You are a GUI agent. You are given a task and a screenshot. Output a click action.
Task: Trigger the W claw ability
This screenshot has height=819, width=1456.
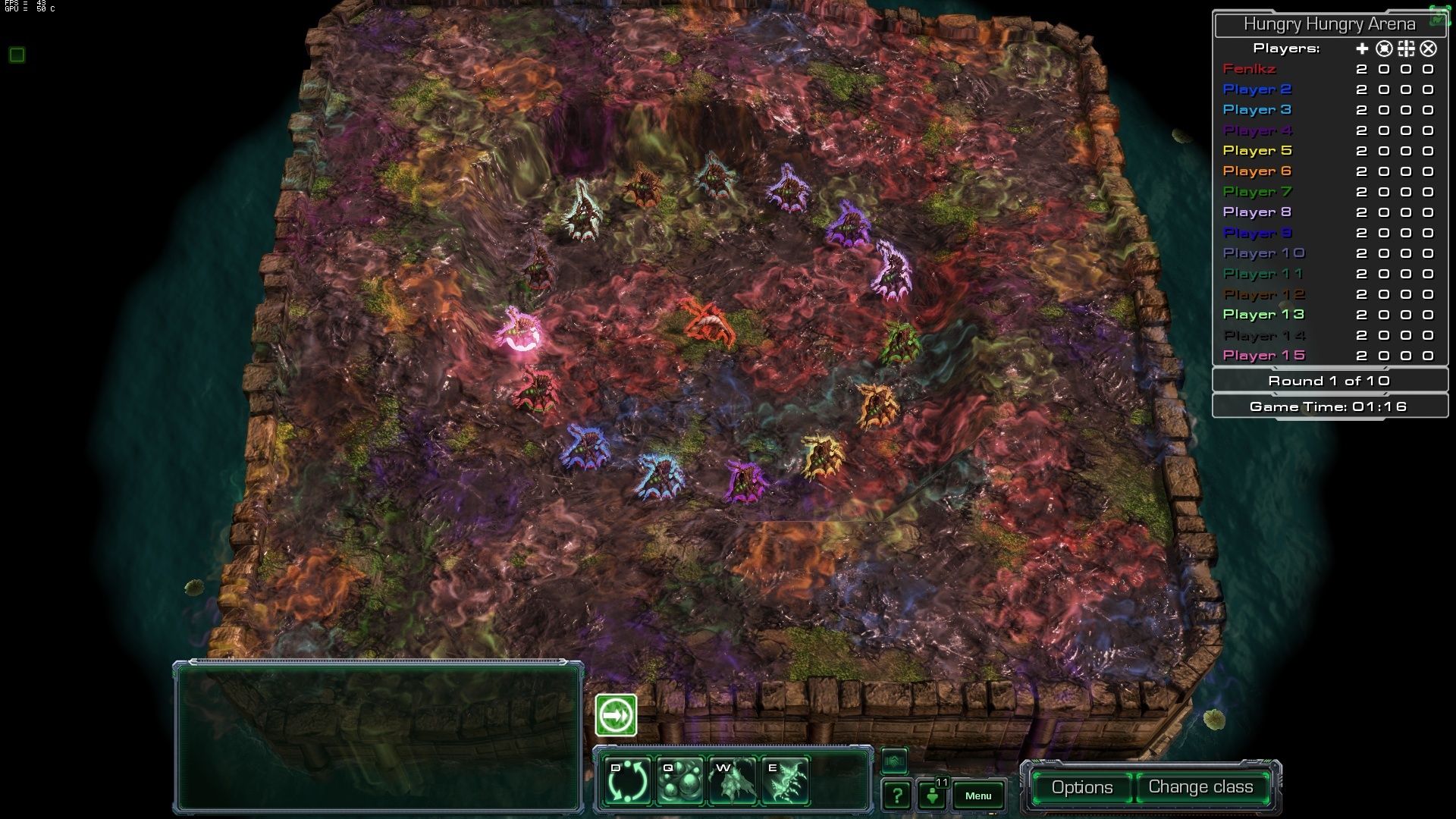point(732,781)
